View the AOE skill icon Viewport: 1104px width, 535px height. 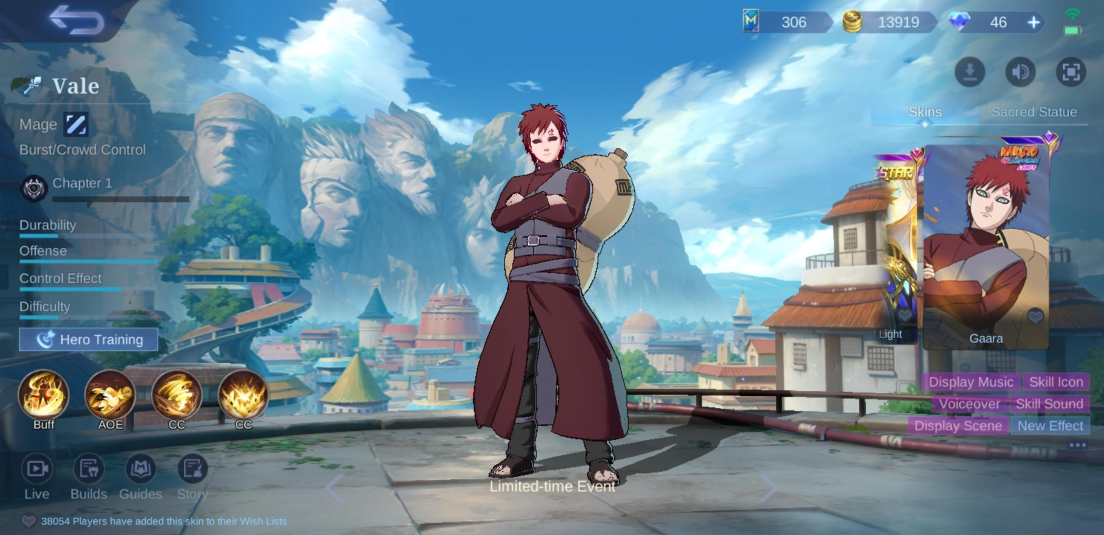(x=110, y=394)
